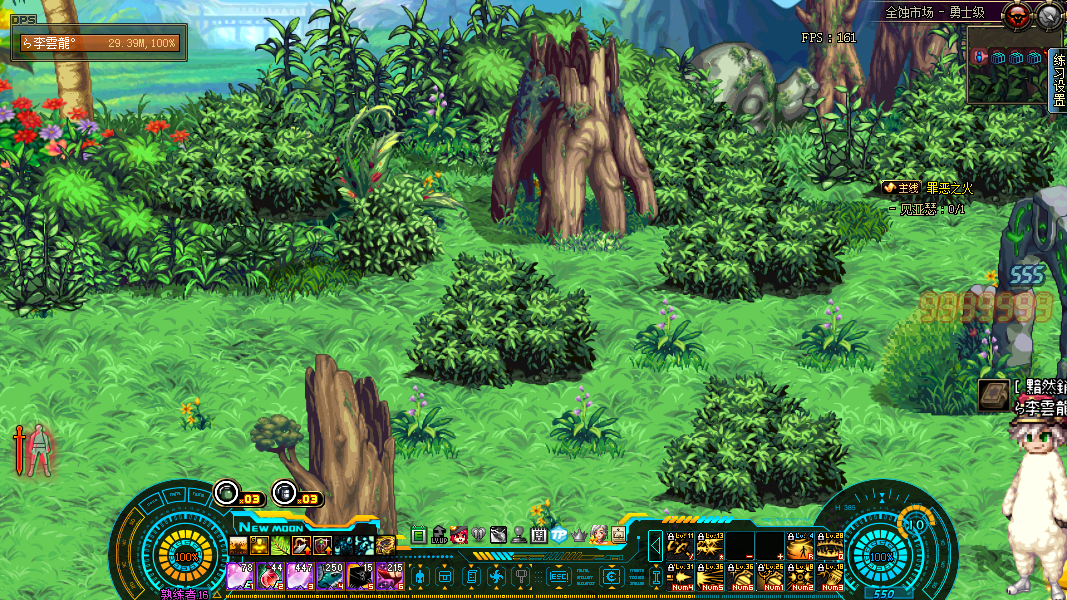
Task: Open the ESC system menu button
Action: click(559, 577)
